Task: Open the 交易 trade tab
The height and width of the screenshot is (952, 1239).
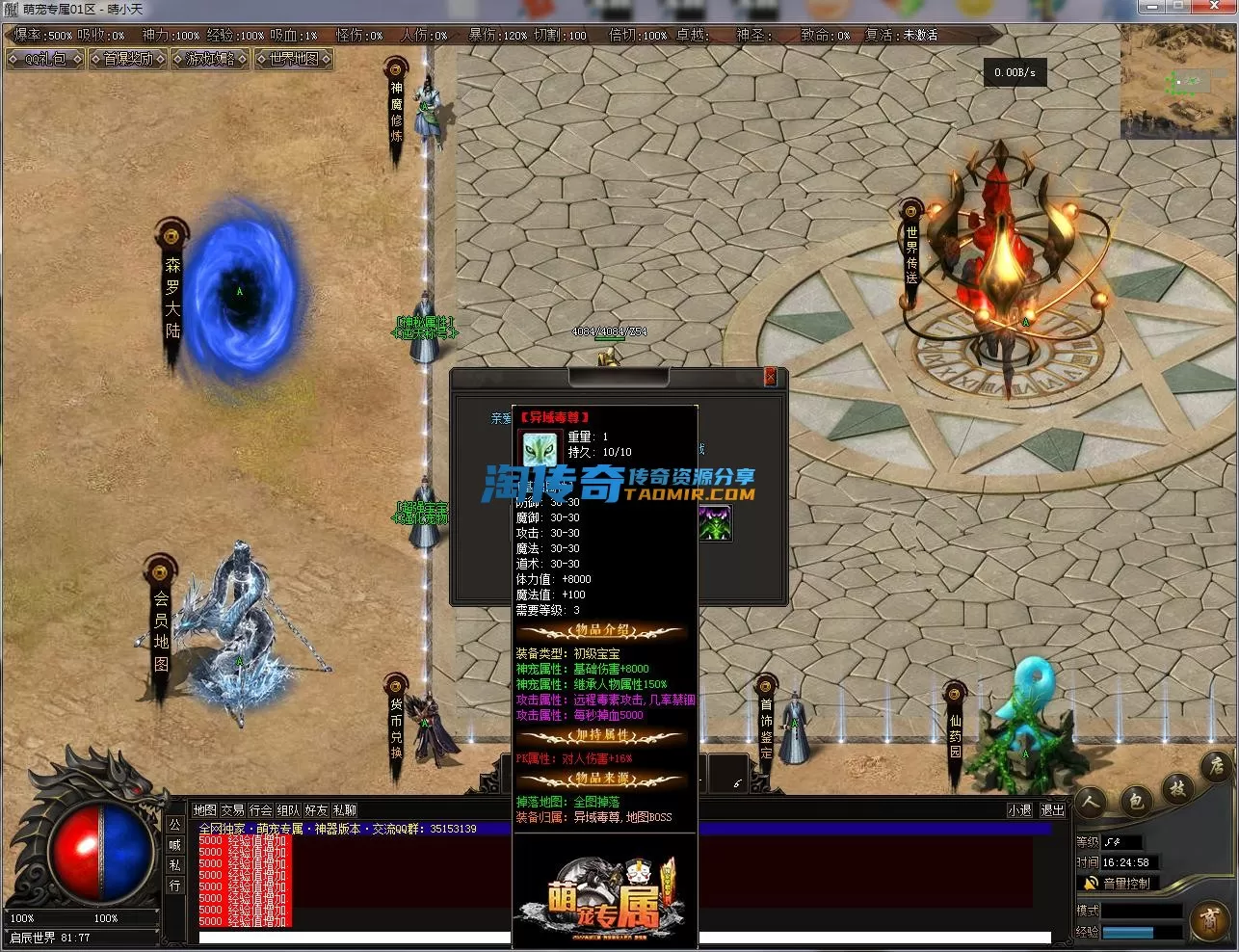Action: 232,810
